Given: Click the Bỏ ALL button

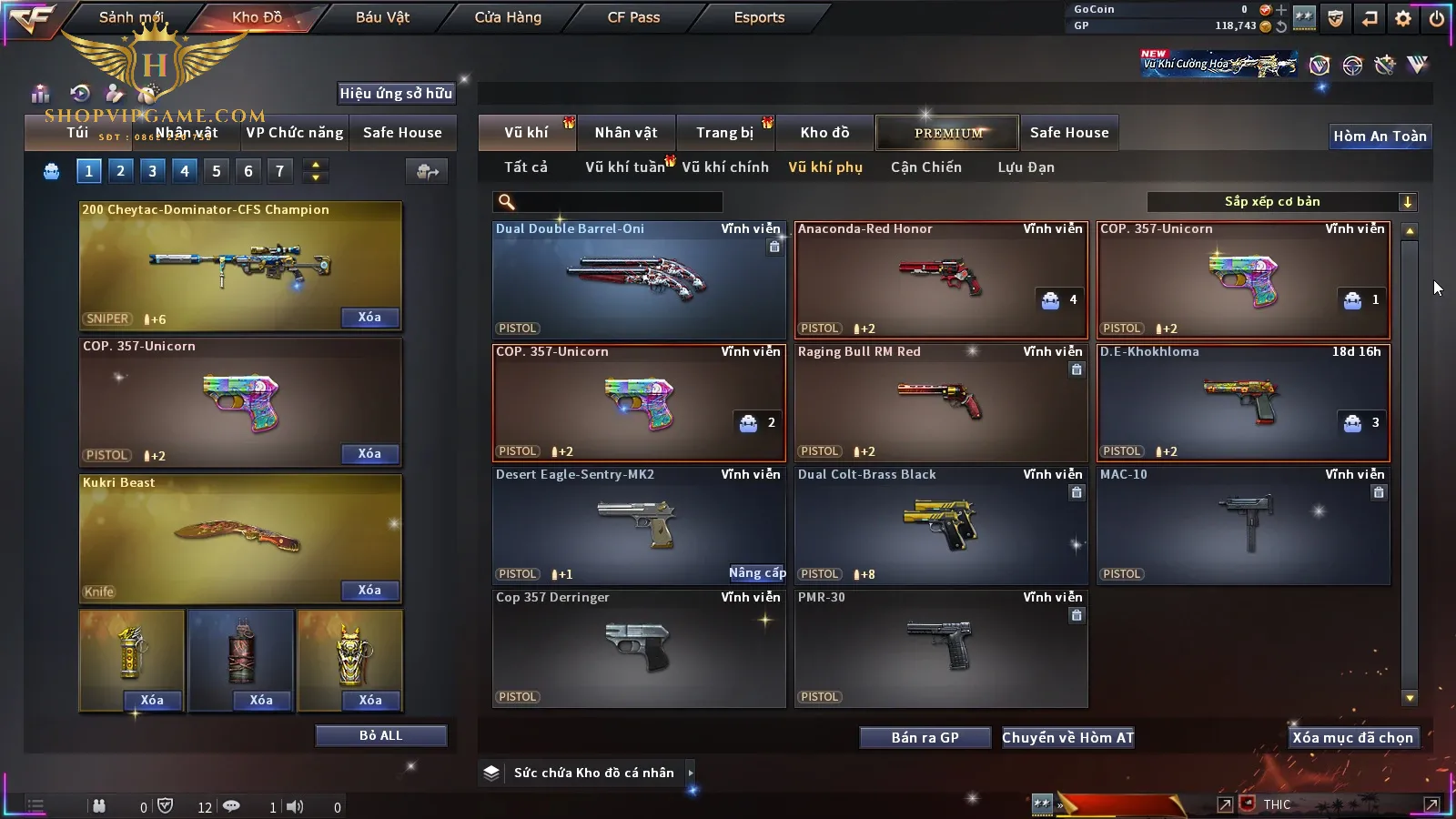Looking at the screenshot, I should point(380,735).
